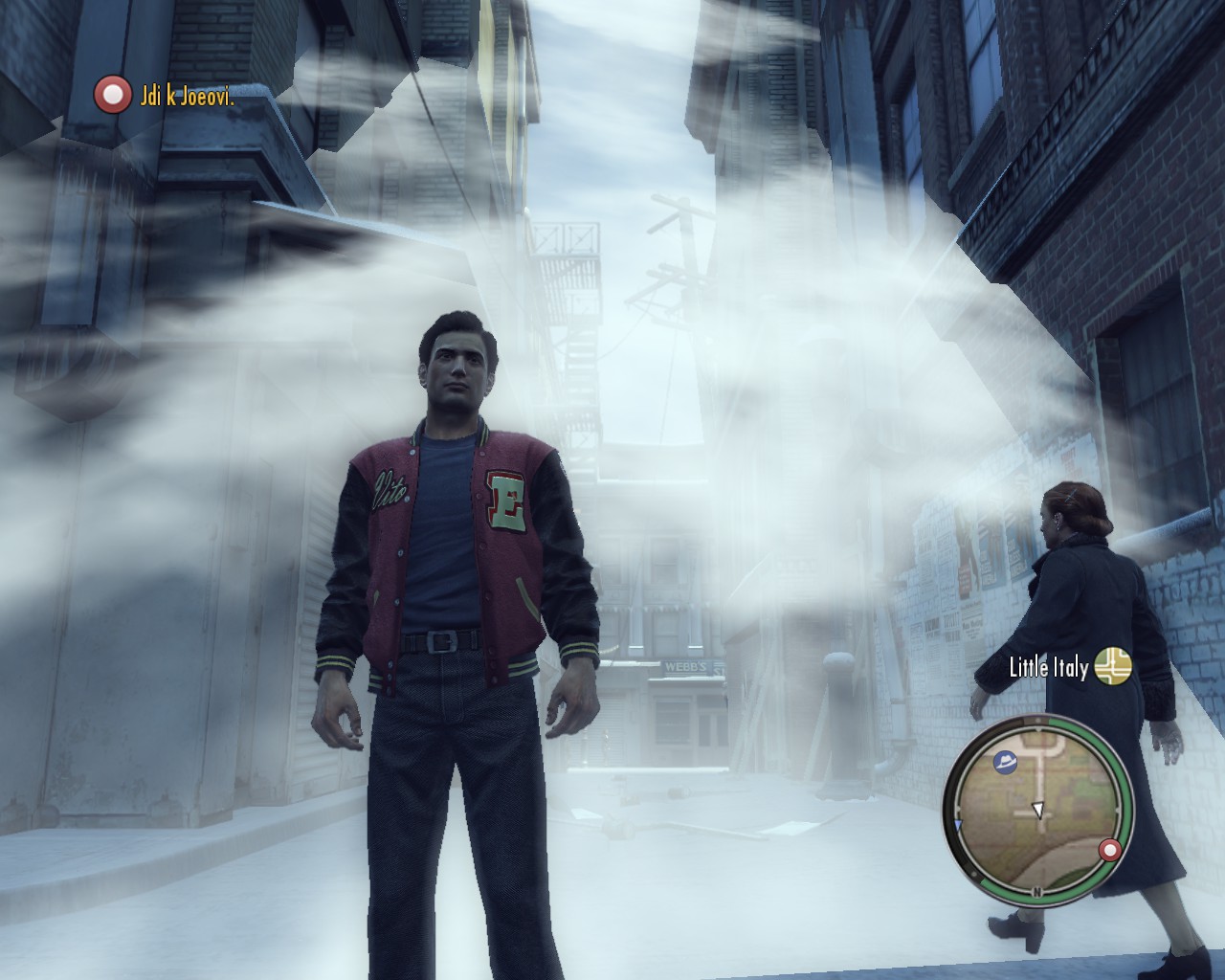The height and width of the screenshot is (980, 1225).
Task: Click the "Jdi k Joeovi" objective tracker
Action: pos(188,96)
